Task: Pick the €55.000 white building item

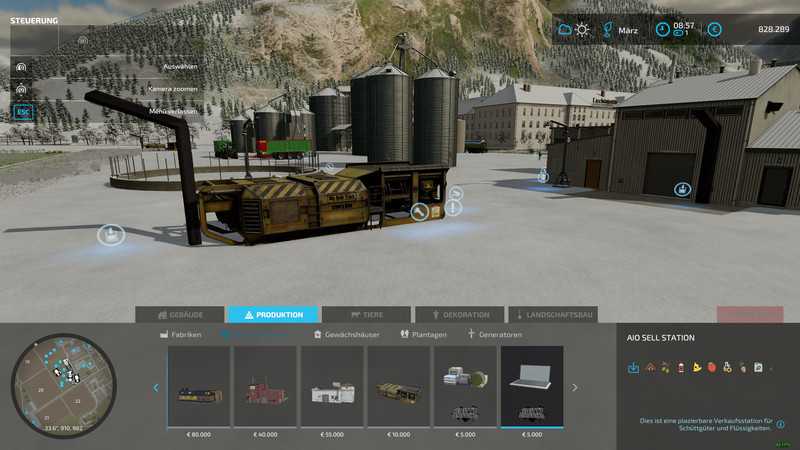Action: [332, 386]
